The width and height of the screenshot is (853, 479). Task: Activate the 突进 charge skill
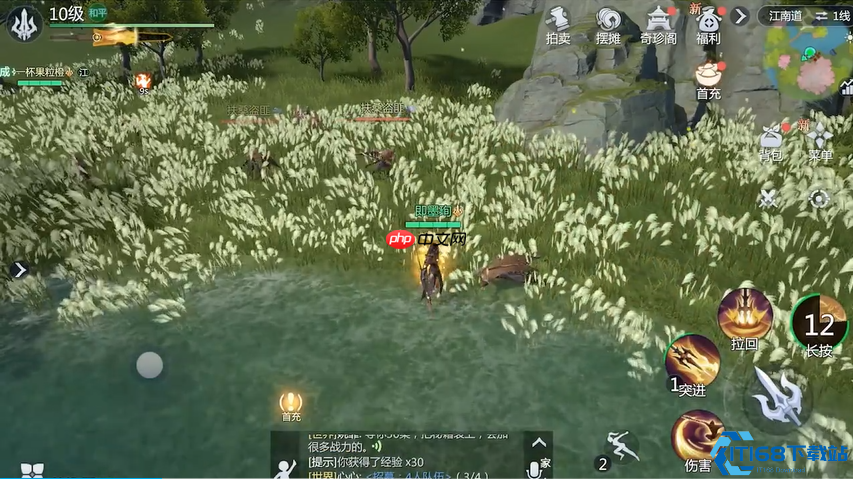click(692, 363)
